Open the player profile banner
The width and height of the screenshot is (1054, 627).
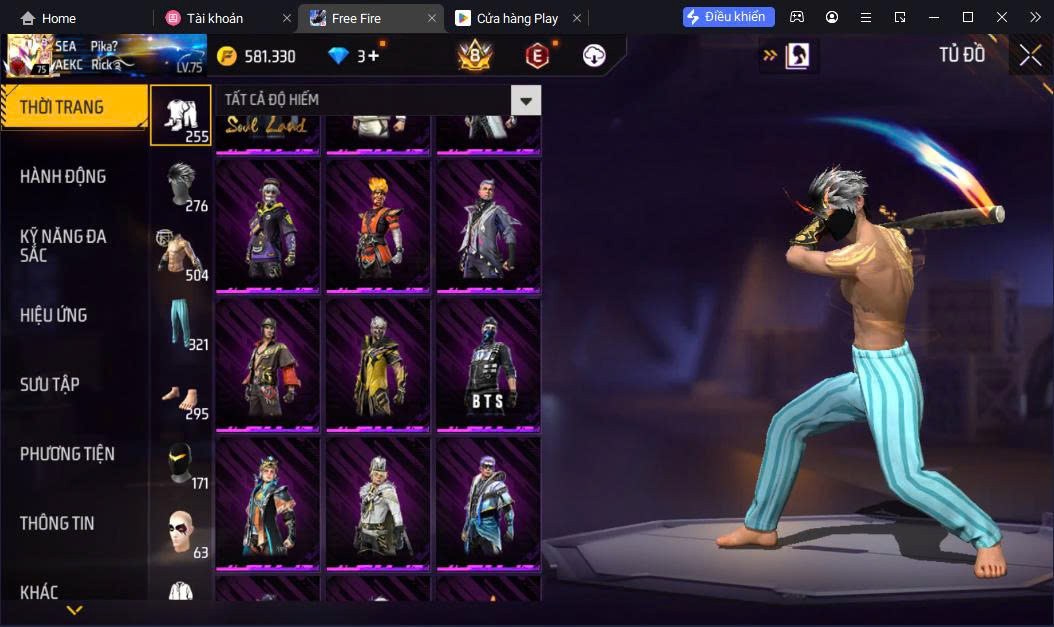tap(105, 56)
